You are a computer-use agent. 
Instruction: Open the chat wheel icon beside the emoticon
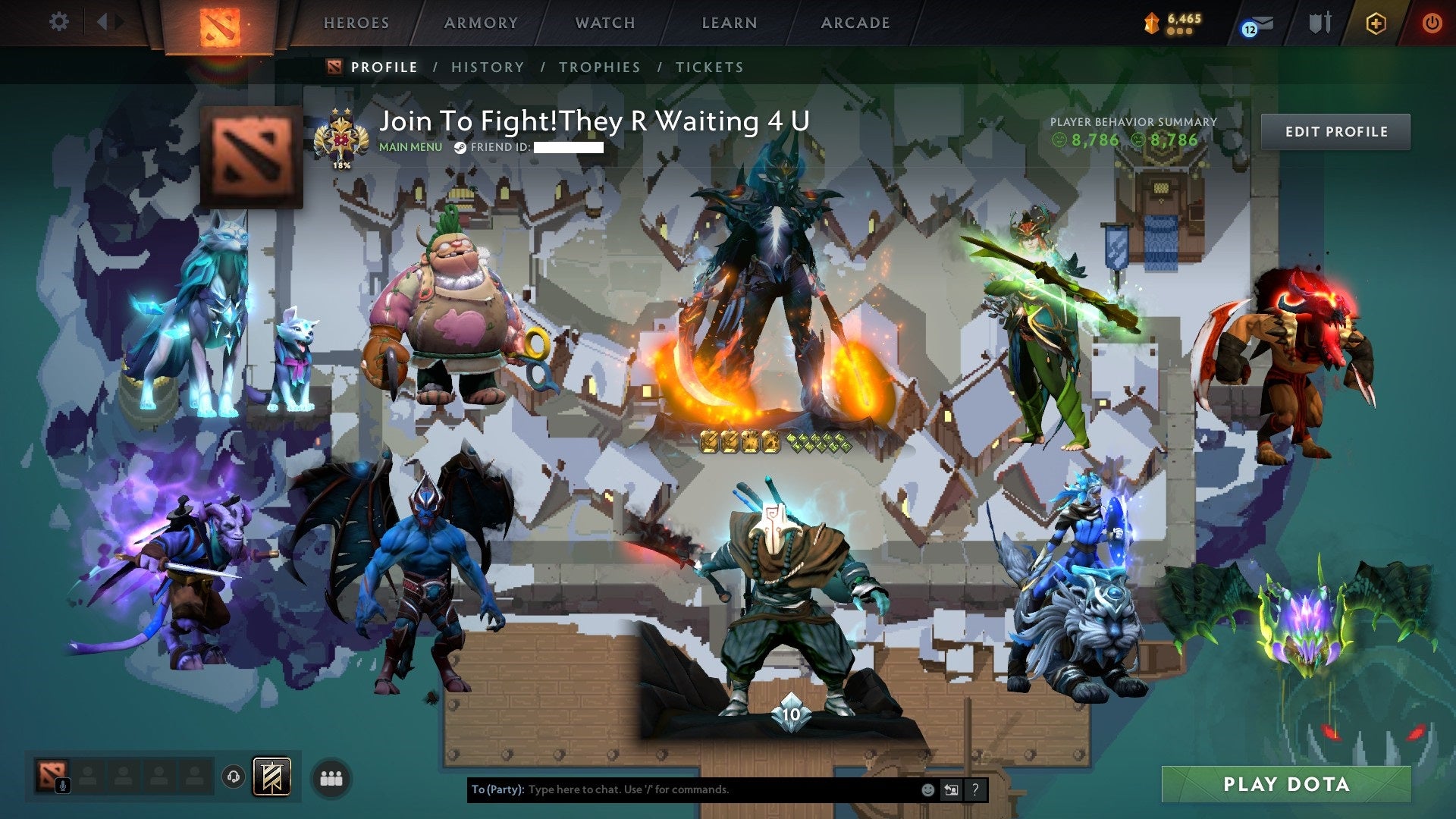pyautogui.click(x=952, y=789)
